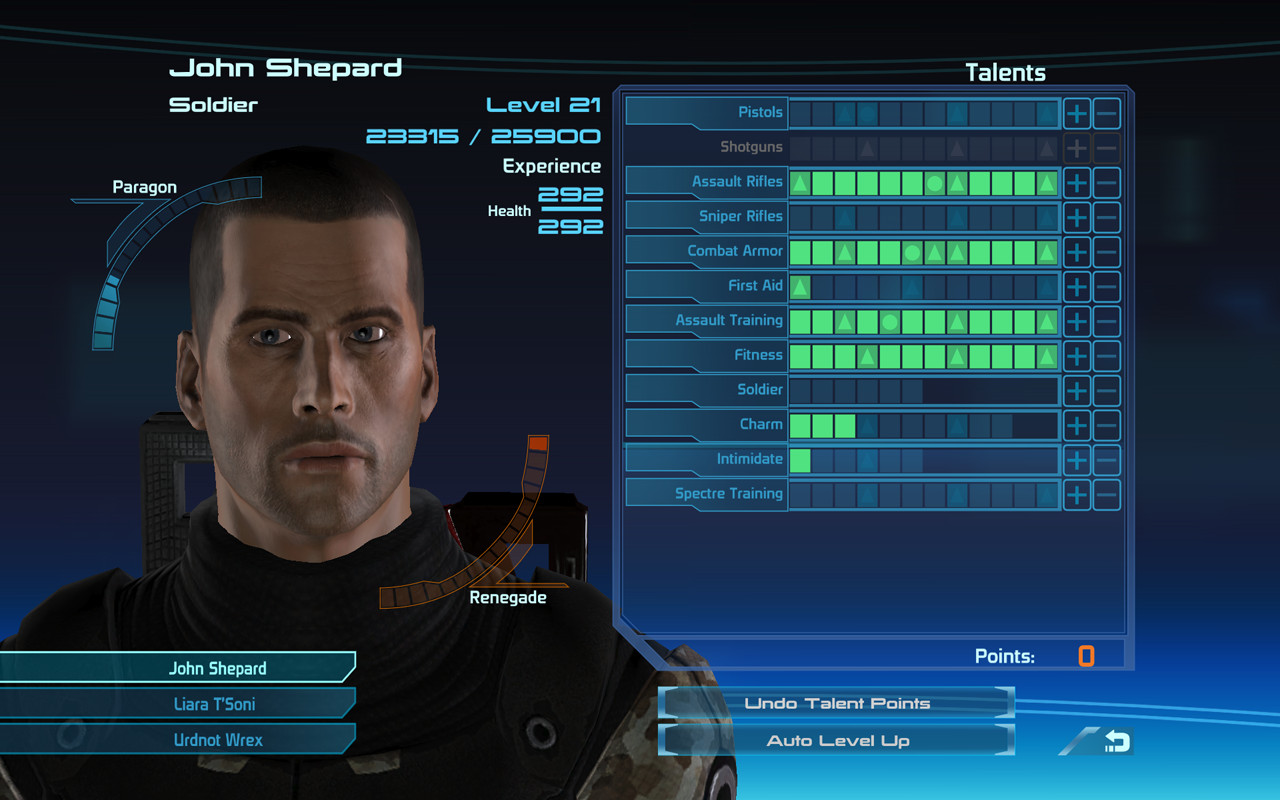The height and width of the screenshot is (800, 1280).
Task: Select the Soldier talent label
Action: (762, 389)
